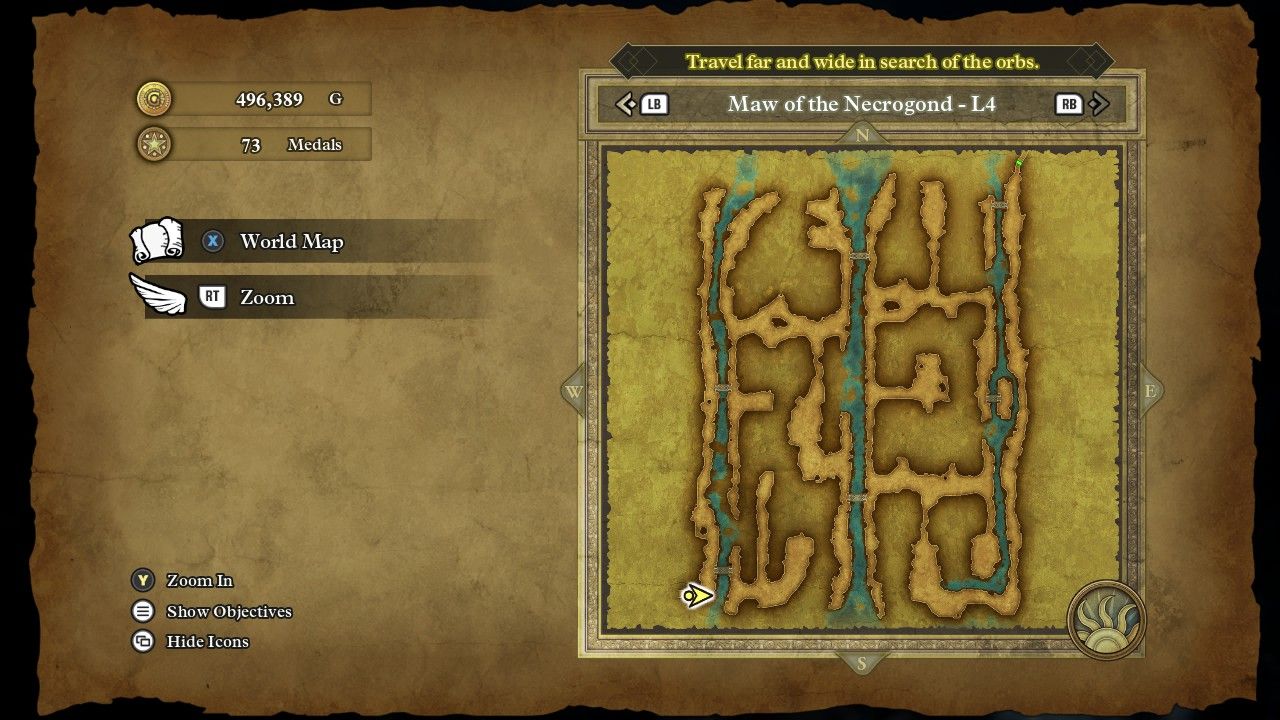Click the sun emblem at map corner
Viewport: 1280px width, 720px height.
tap(1106, 620)
